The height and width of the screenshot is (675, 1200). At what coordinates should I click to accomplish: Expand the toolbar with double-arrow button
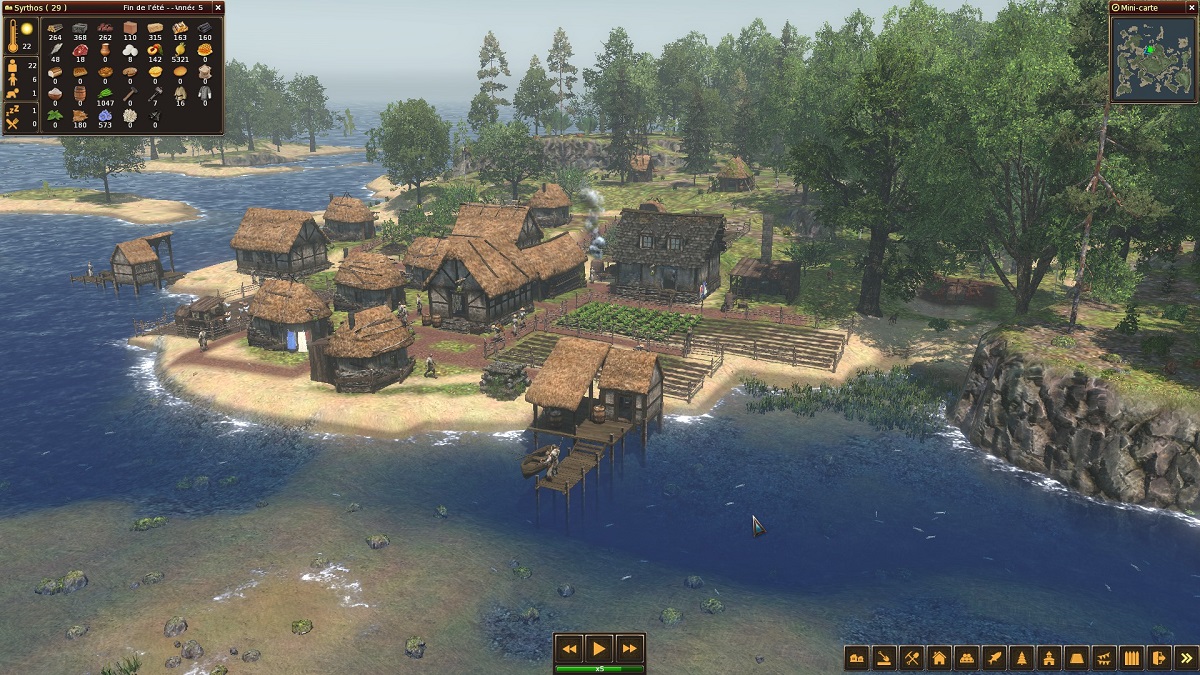click(1186, 658)
